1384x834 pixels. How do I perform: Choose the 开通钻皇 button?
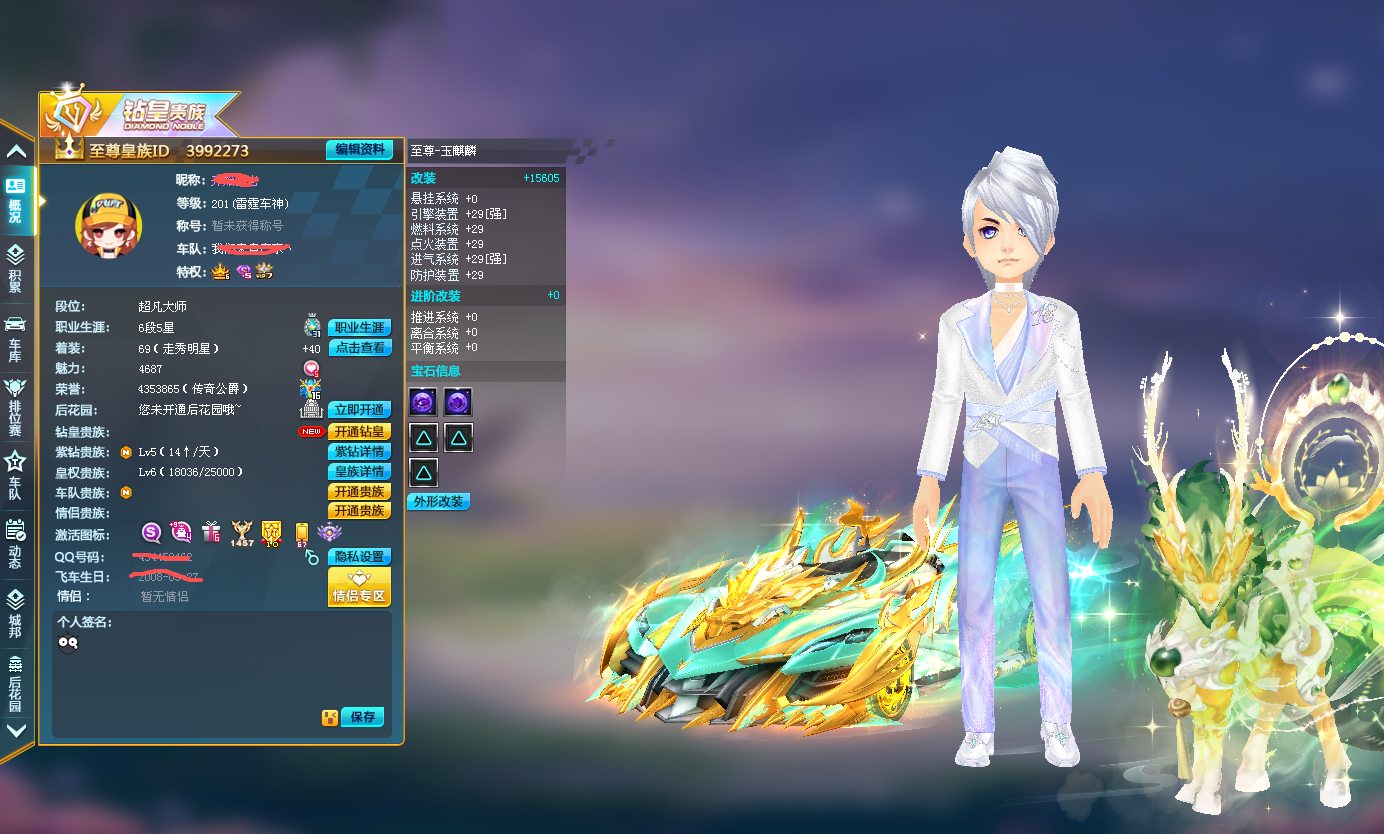(x=359, y=432)
